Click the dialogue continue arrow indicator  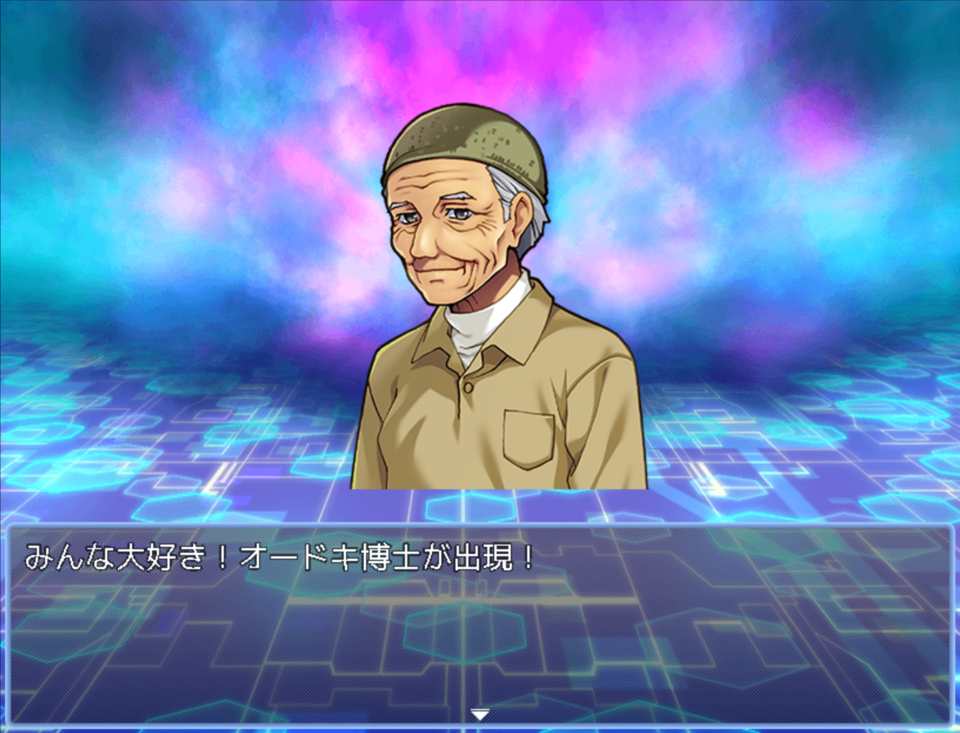(480, 714)
